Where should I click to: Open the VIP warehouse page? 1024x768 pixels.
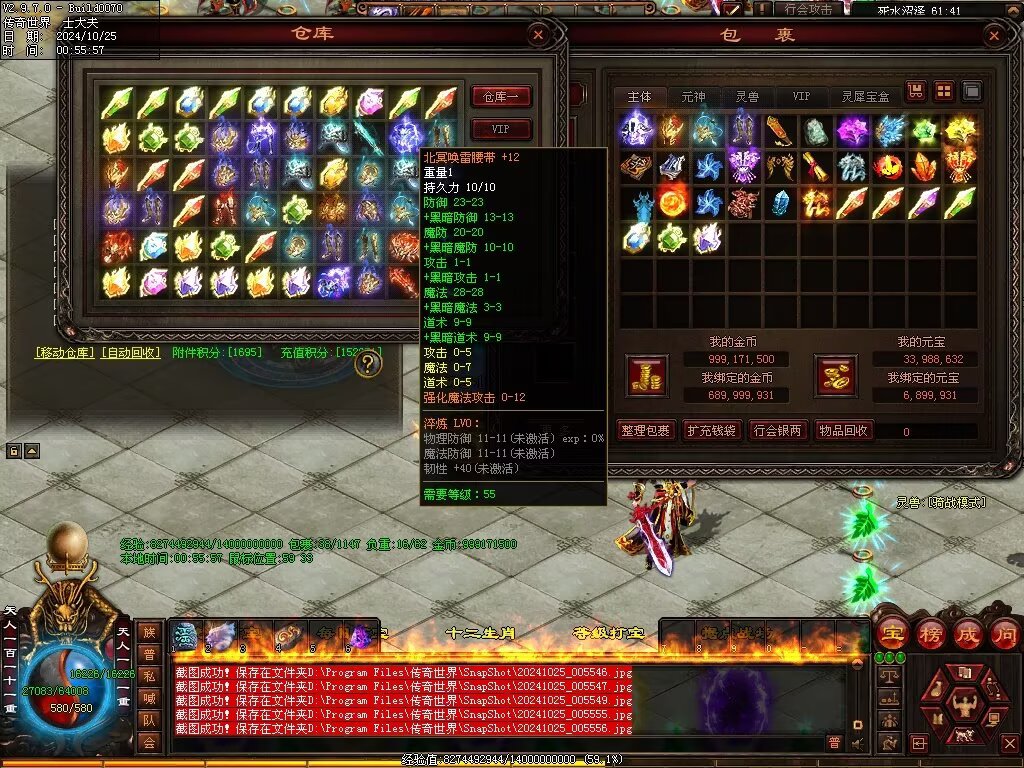coord(500,129)
